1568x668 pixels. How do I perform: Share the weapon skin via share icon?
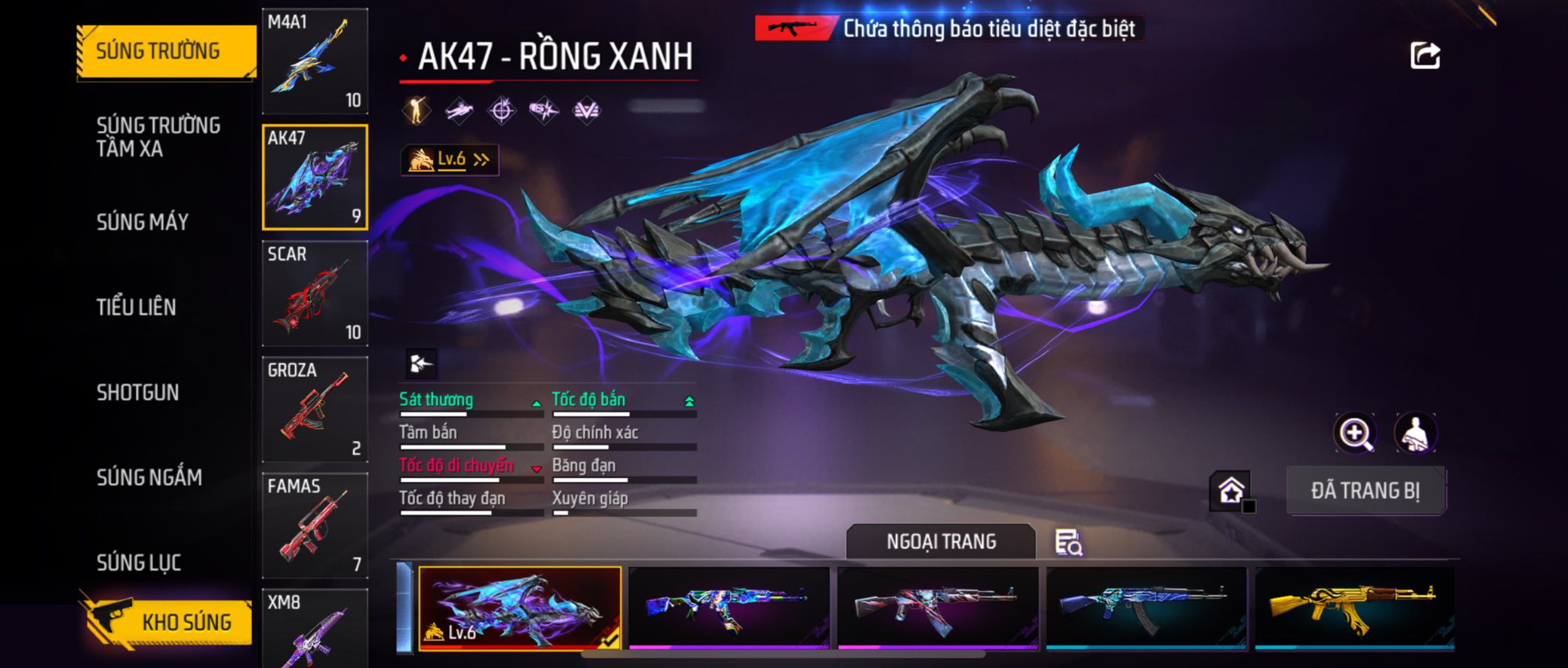point(1425,56)
